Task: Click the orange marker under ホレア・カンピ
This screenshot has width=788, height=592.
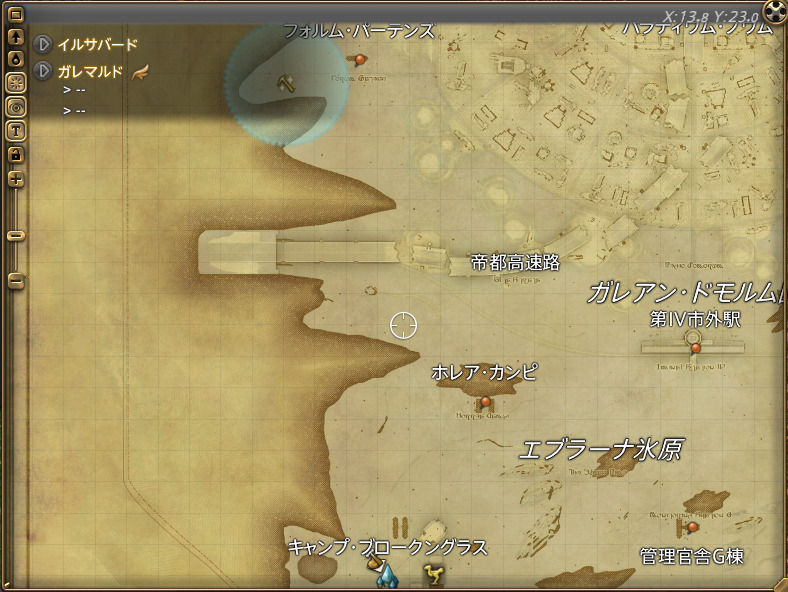Action: (x=486, y=402)
